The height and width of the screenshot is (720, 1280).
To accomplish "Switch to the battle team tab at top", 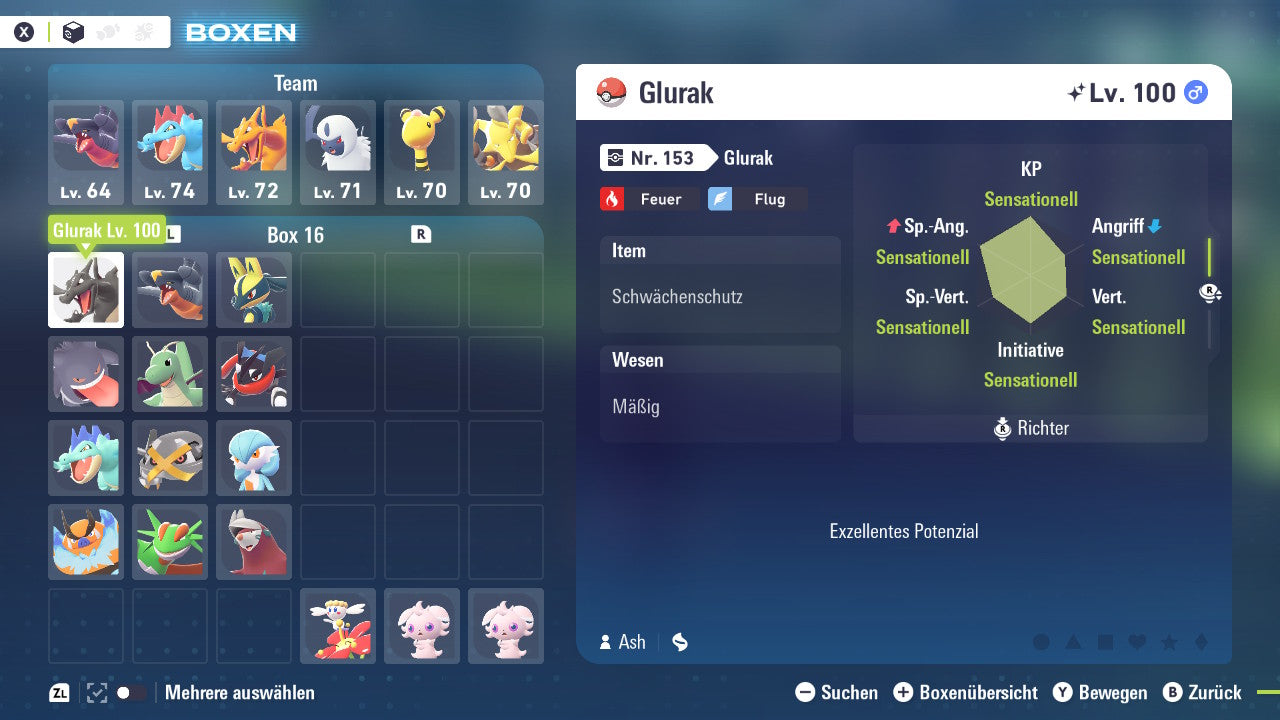I will point(143,33).
